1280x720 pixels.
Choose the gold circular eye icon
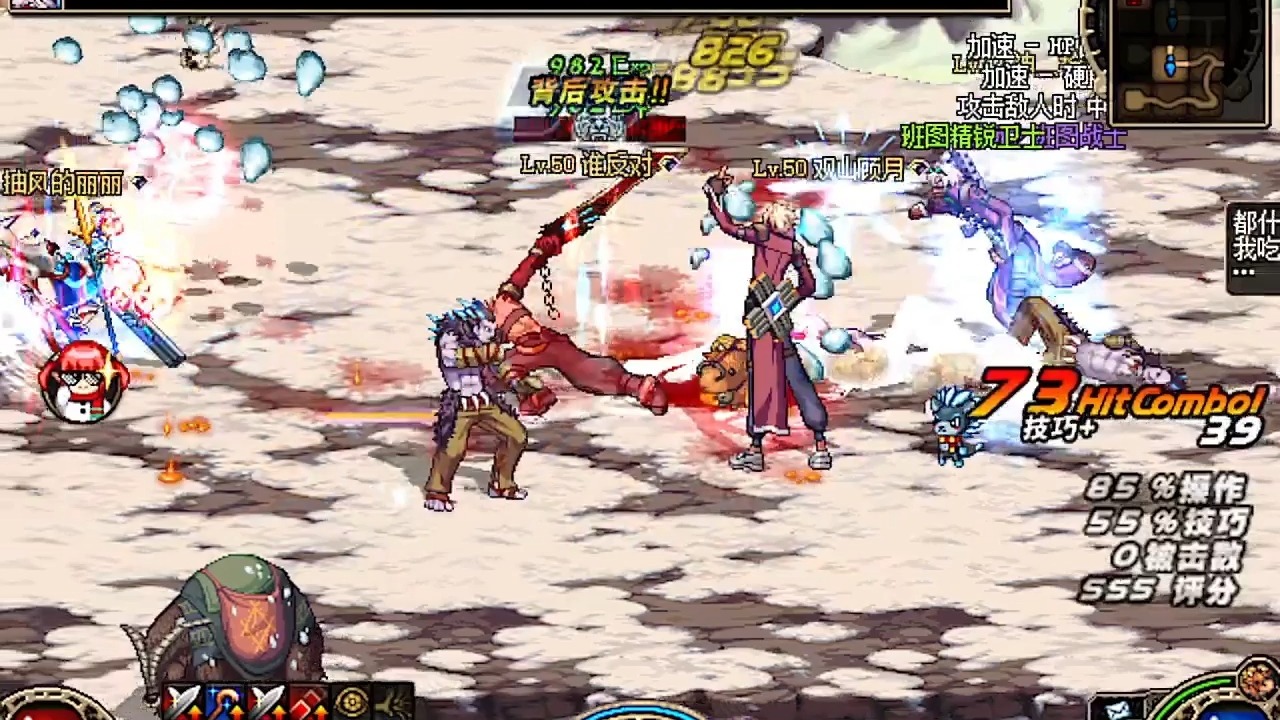coord(351,703)
